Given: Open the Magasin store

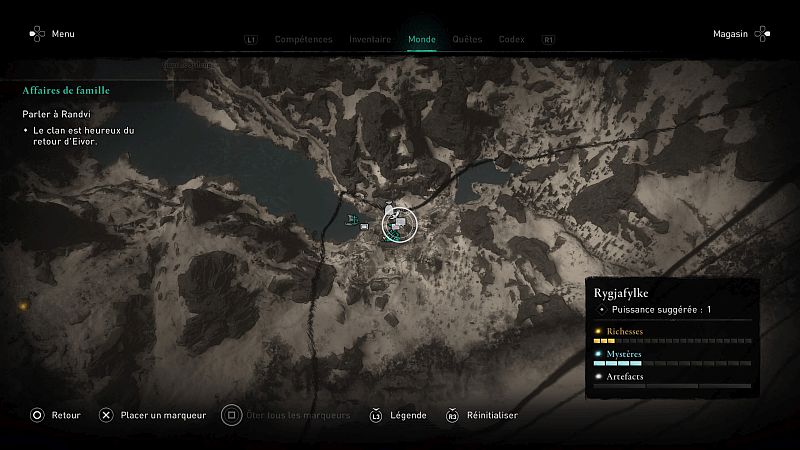Looking at the screenshot, I should coord(740,34).
